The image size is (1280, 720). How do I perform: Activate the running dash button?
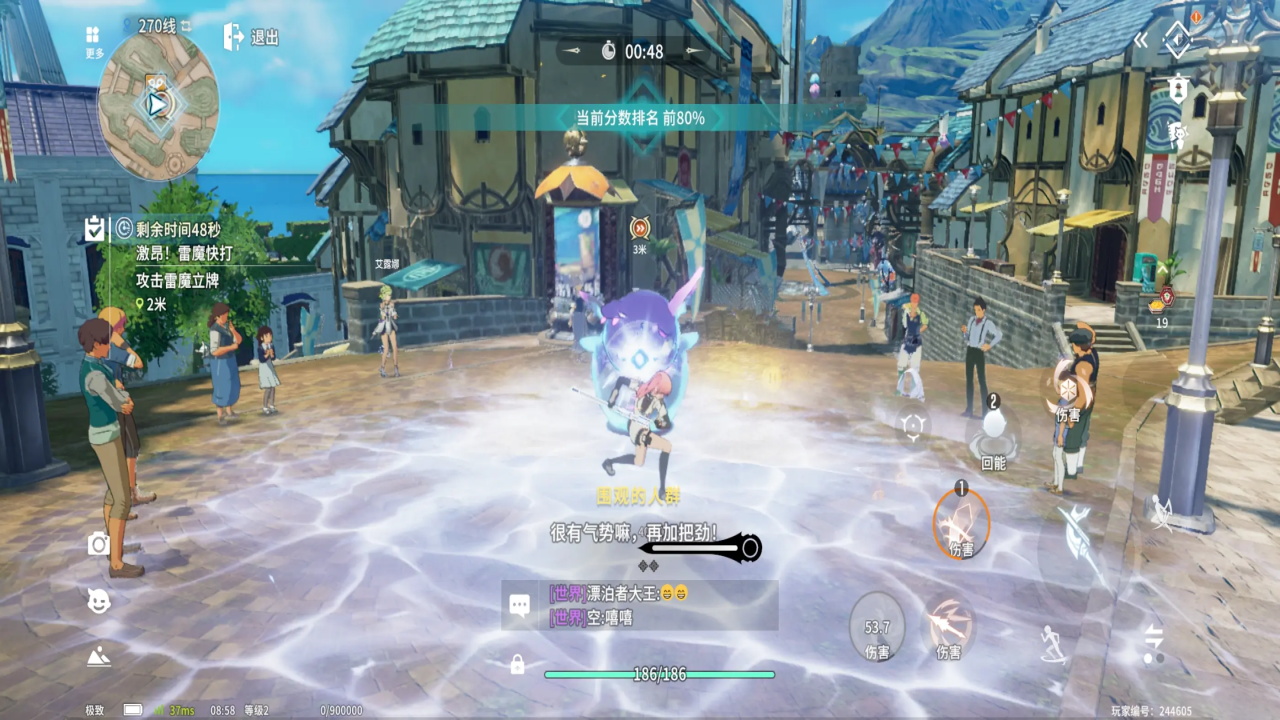(x=1052, y=644)
